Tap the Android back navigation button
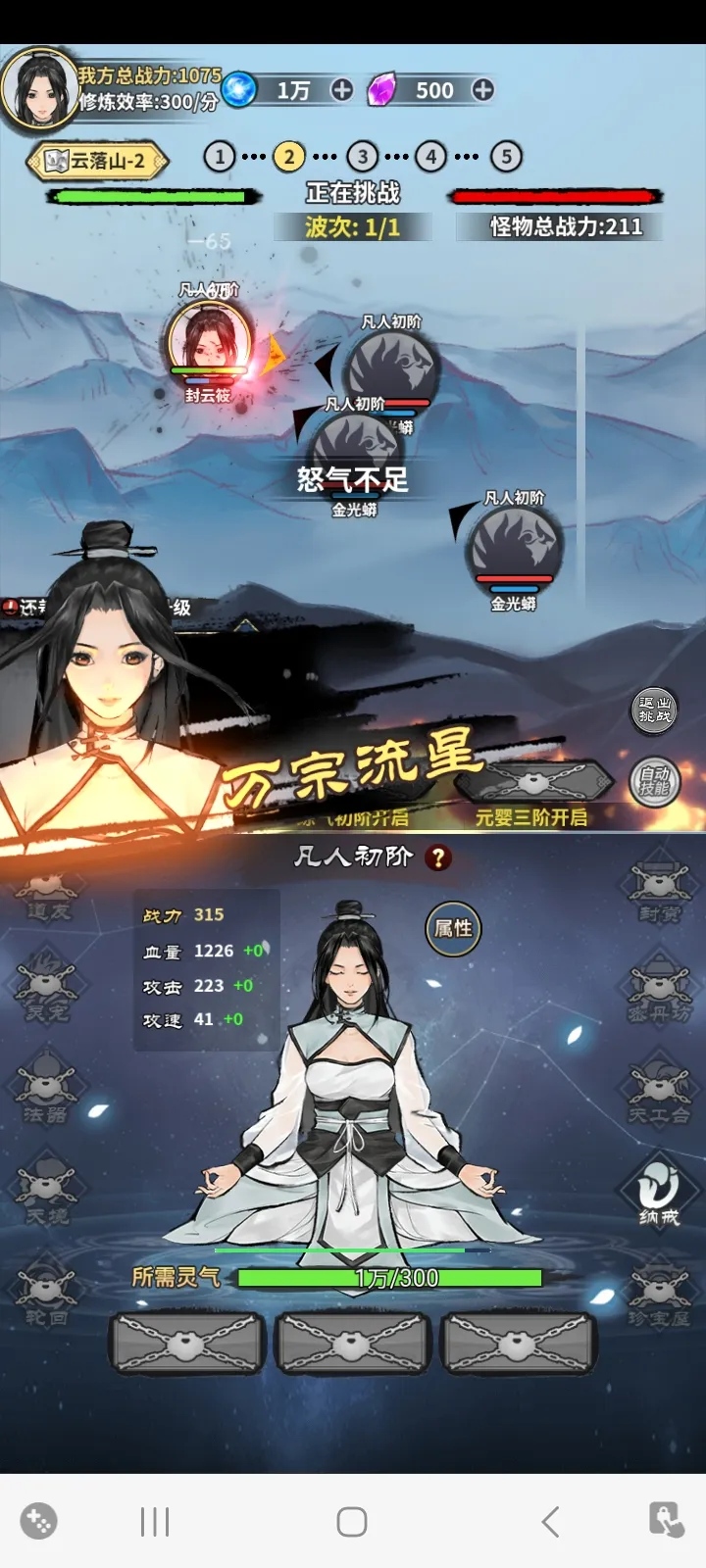Screen dimensions: 706x1568 tap(550, 1522)
